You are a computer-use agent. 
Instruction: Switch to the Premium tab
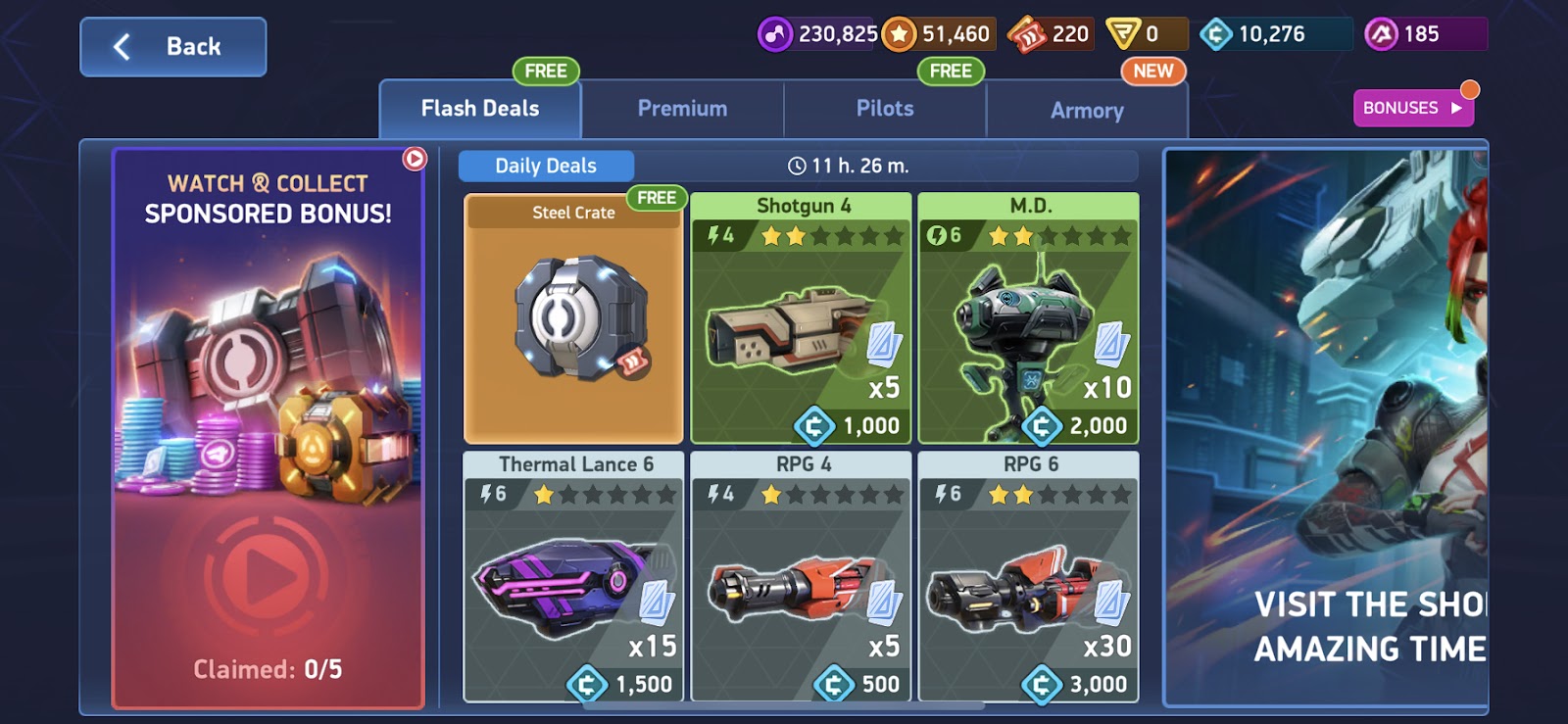682,108
